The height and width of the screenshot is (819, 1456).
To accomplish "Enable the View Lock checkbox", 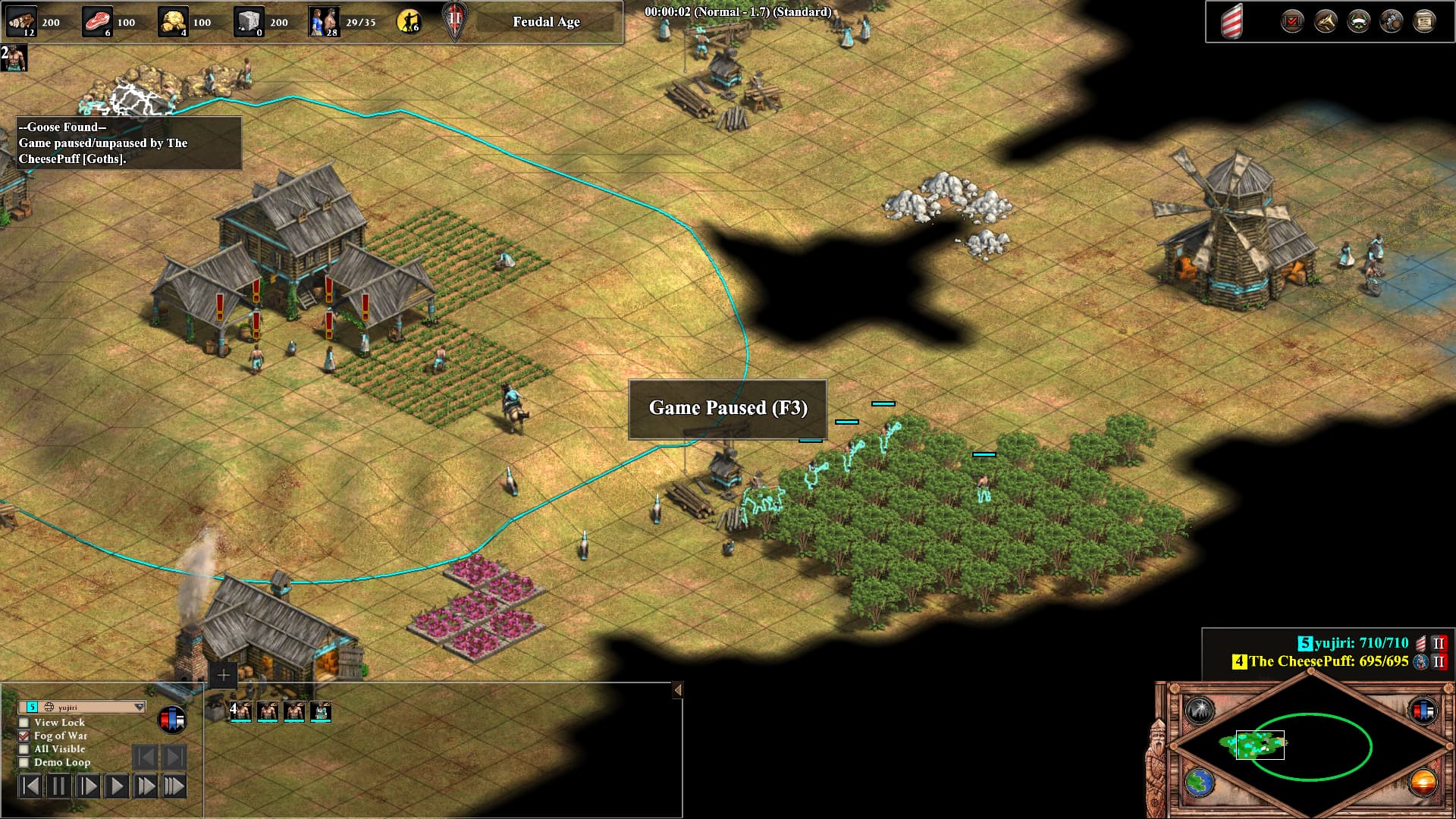I will point(24,723).
